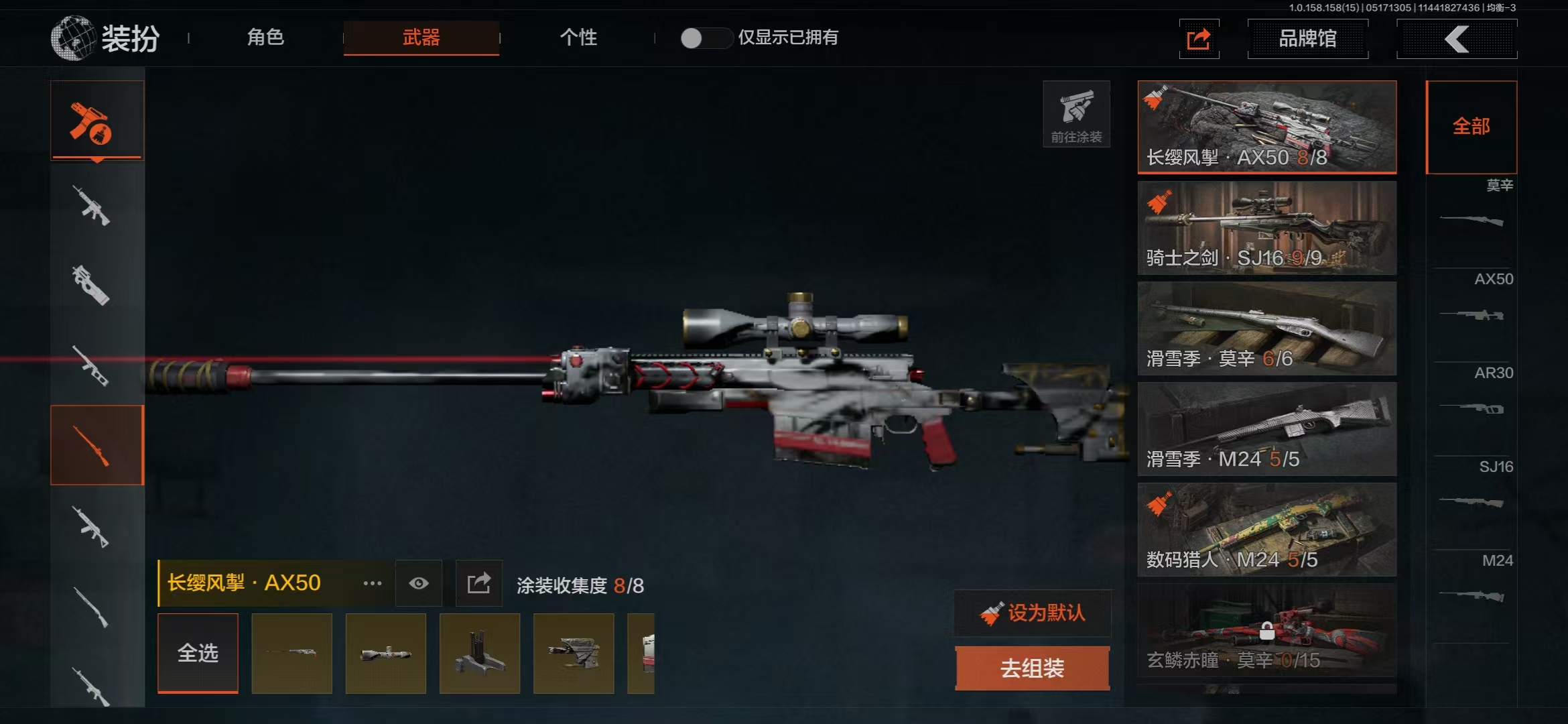Open the 个性 tab
Viewport: 1568px width, 724px height.
tap(578, 38)
